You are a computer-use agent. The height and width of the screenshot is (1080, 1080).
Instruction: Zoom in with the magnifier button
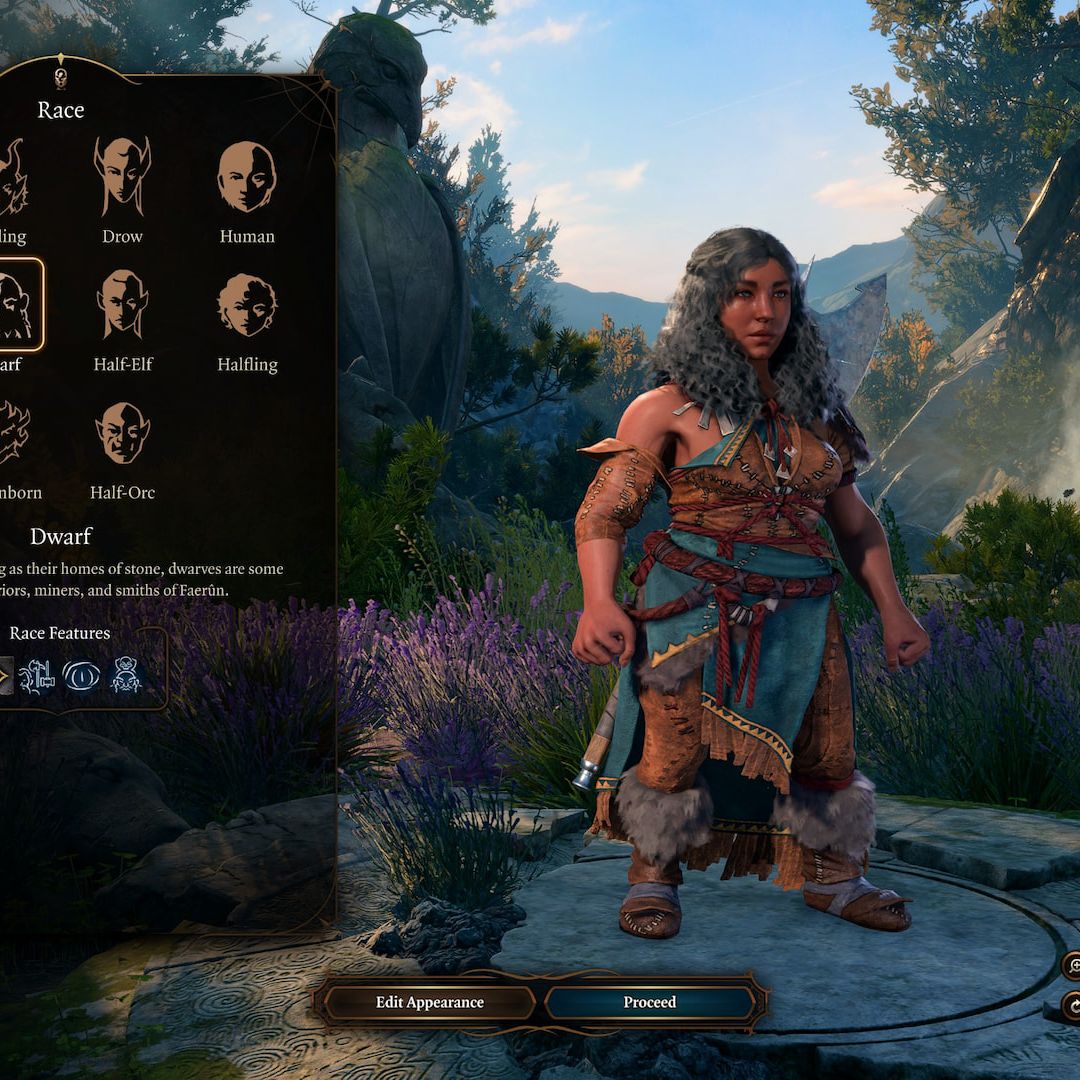pos(1073,965)
